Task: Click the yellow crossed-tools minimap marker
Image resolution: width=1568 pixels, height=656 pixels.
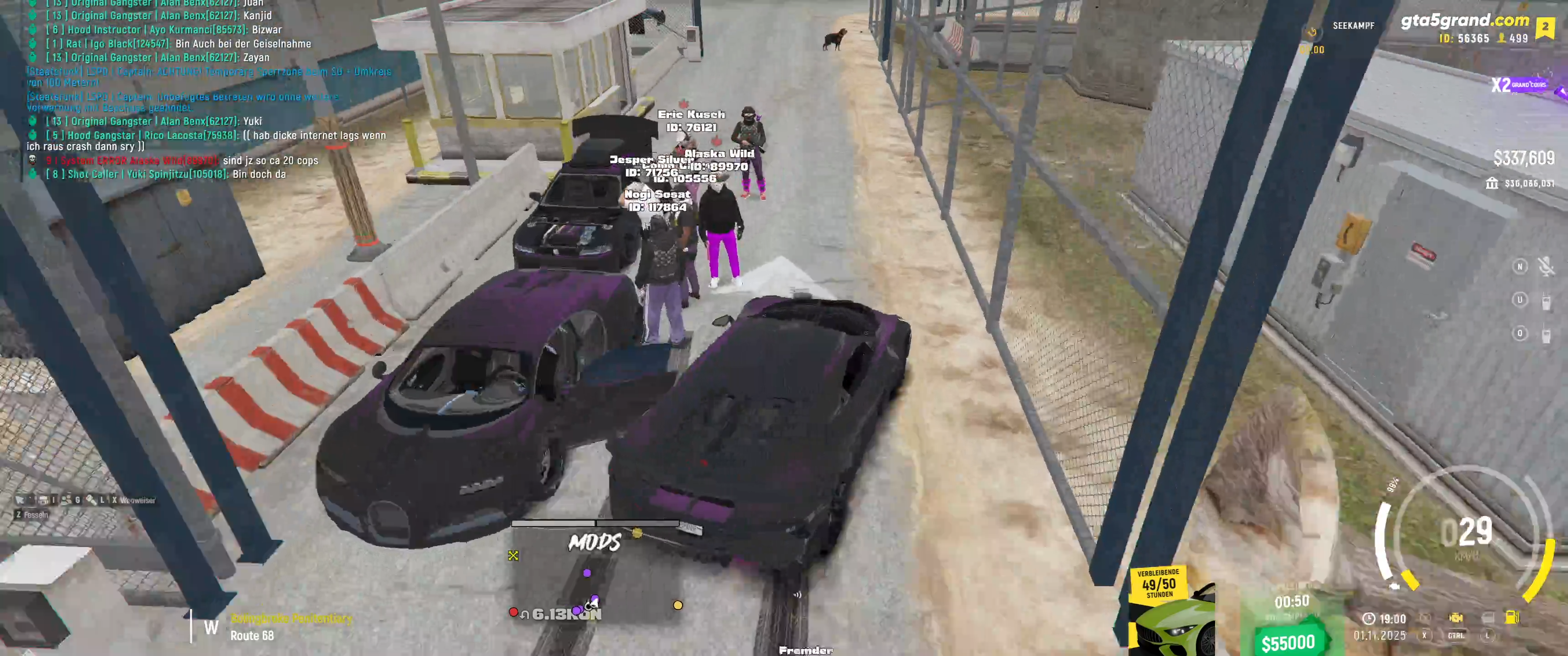Action: (x=513, y=555)
